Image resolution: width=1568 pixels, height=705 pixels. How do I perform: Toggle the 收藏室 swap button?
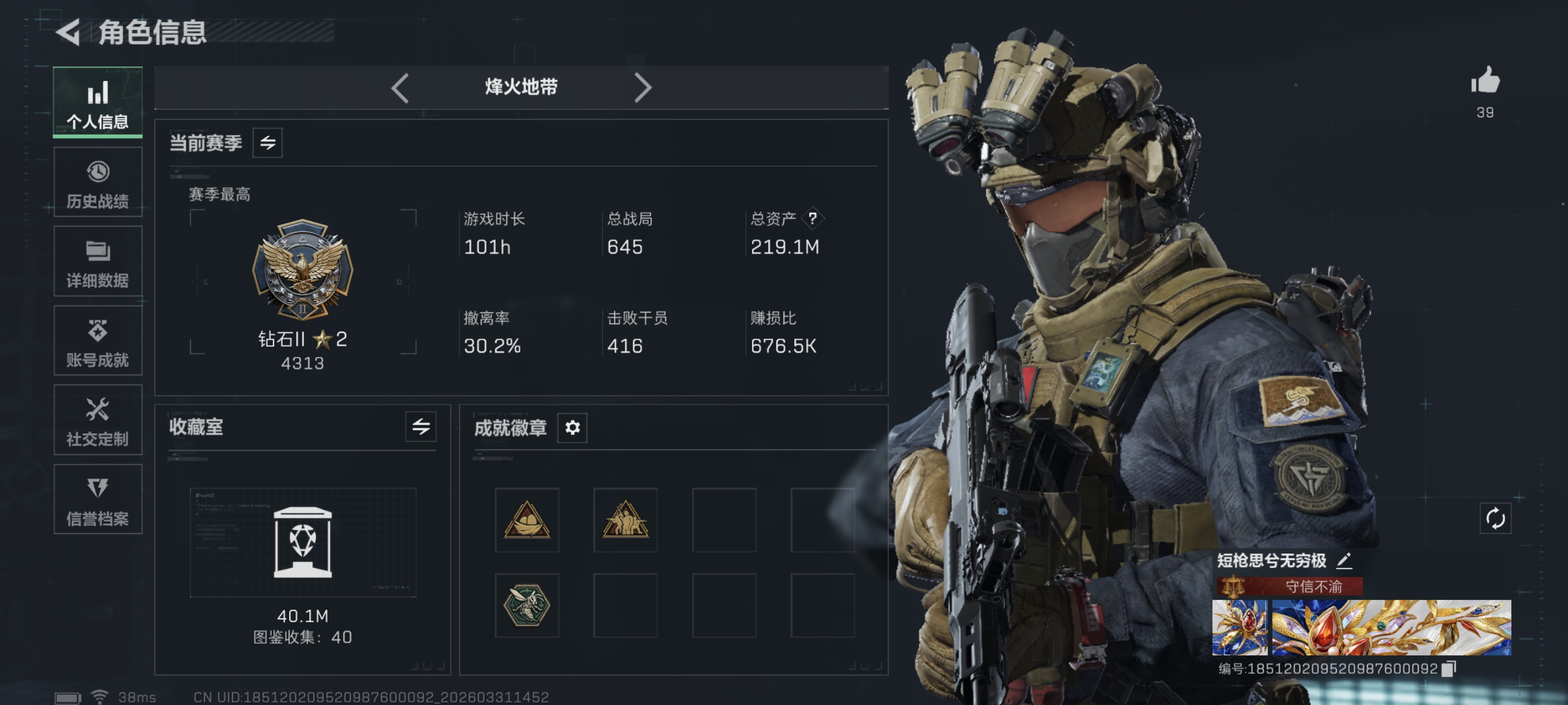tap(420, 427)
